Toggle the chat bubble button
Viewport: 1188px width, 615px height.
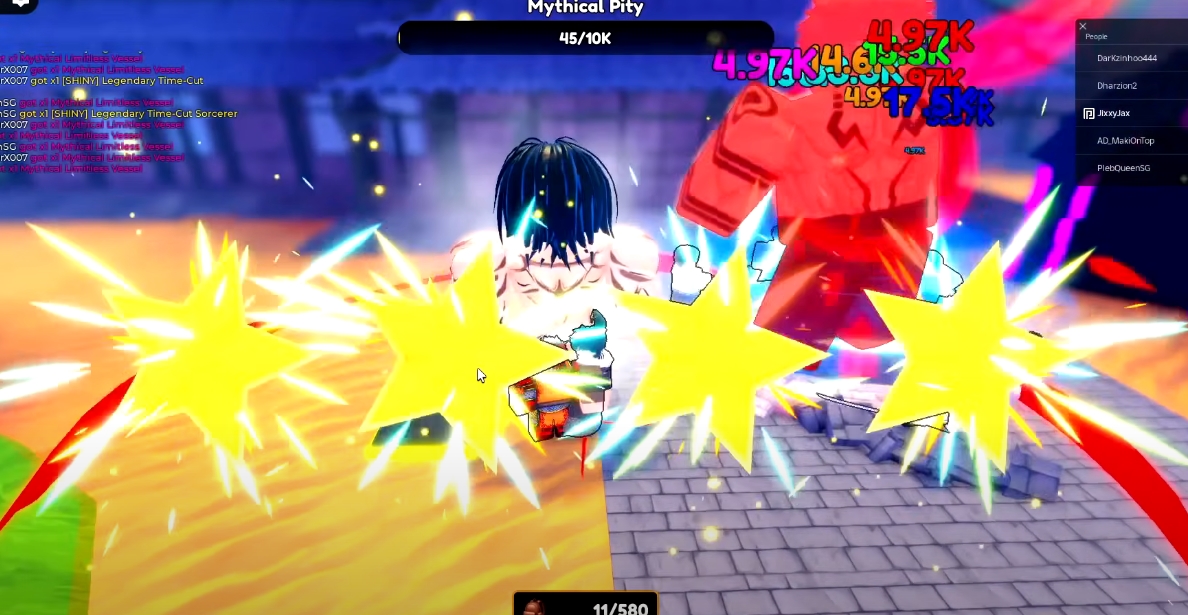pos(17,5)
